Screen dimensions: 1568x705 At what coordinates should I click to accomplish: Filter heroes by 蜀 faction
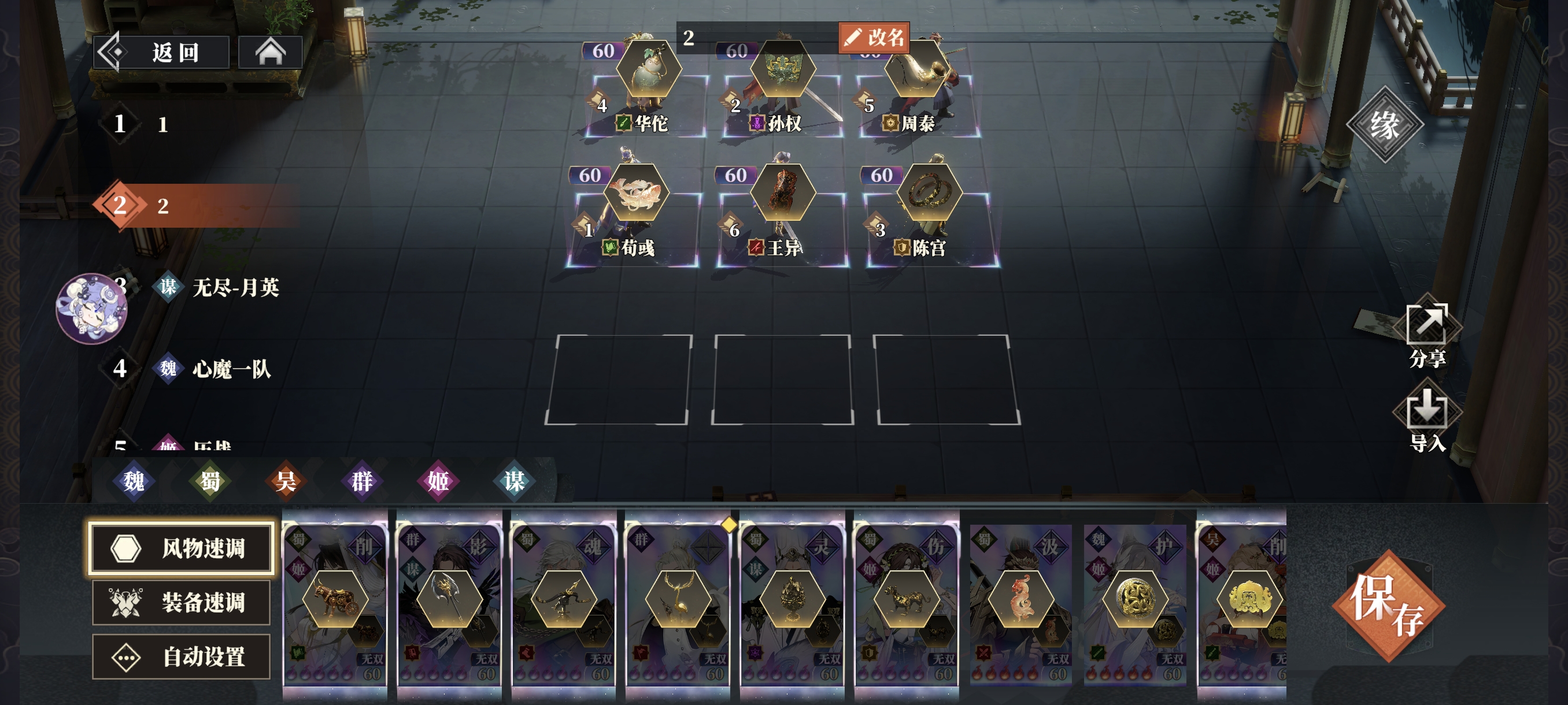coord(210,481)
